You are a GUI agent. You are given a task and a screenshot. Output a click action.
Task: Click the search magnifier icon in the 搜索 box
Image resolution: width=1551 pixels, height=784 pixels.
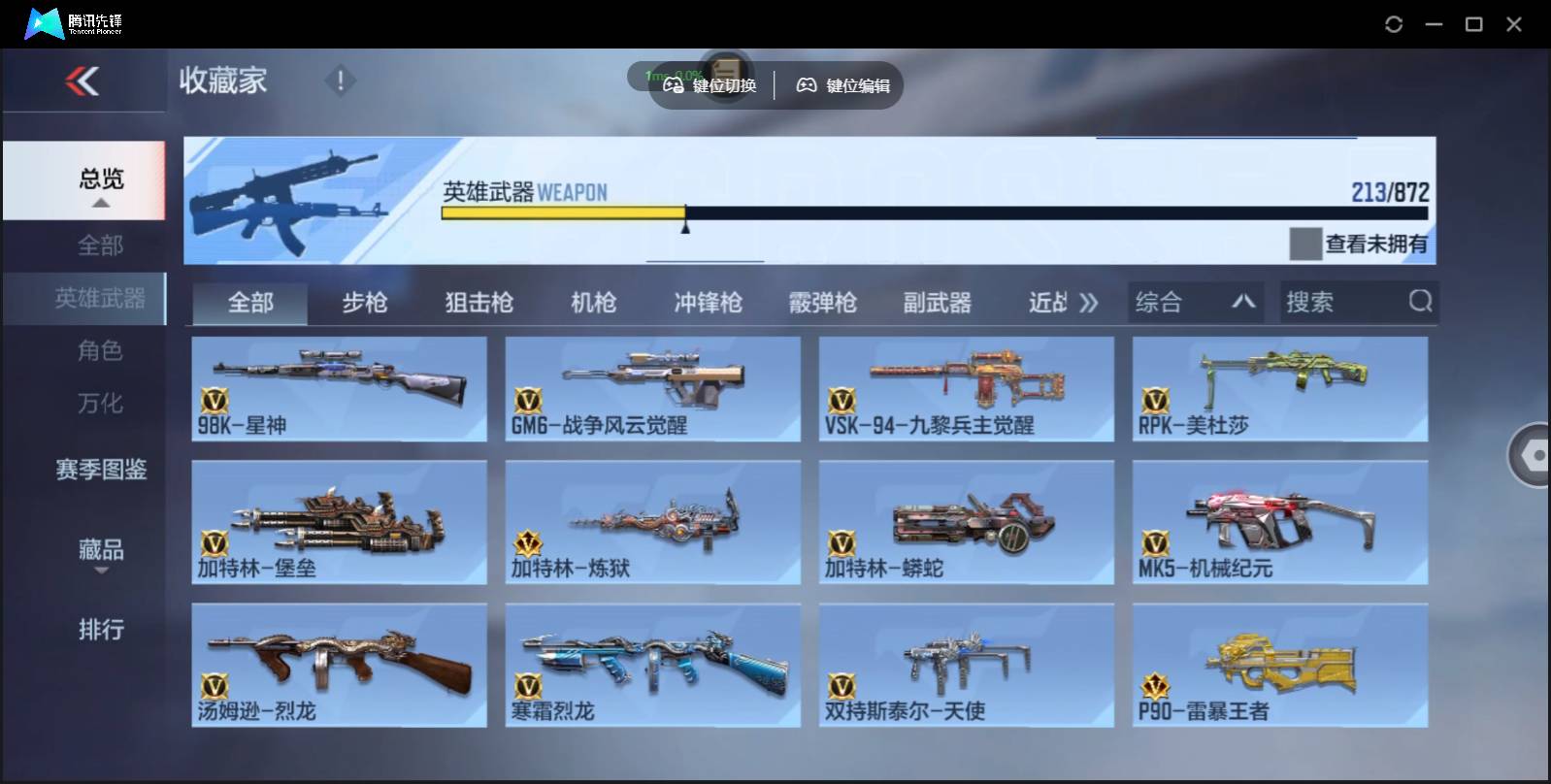pyautogui.click(x=1421, y=302)
